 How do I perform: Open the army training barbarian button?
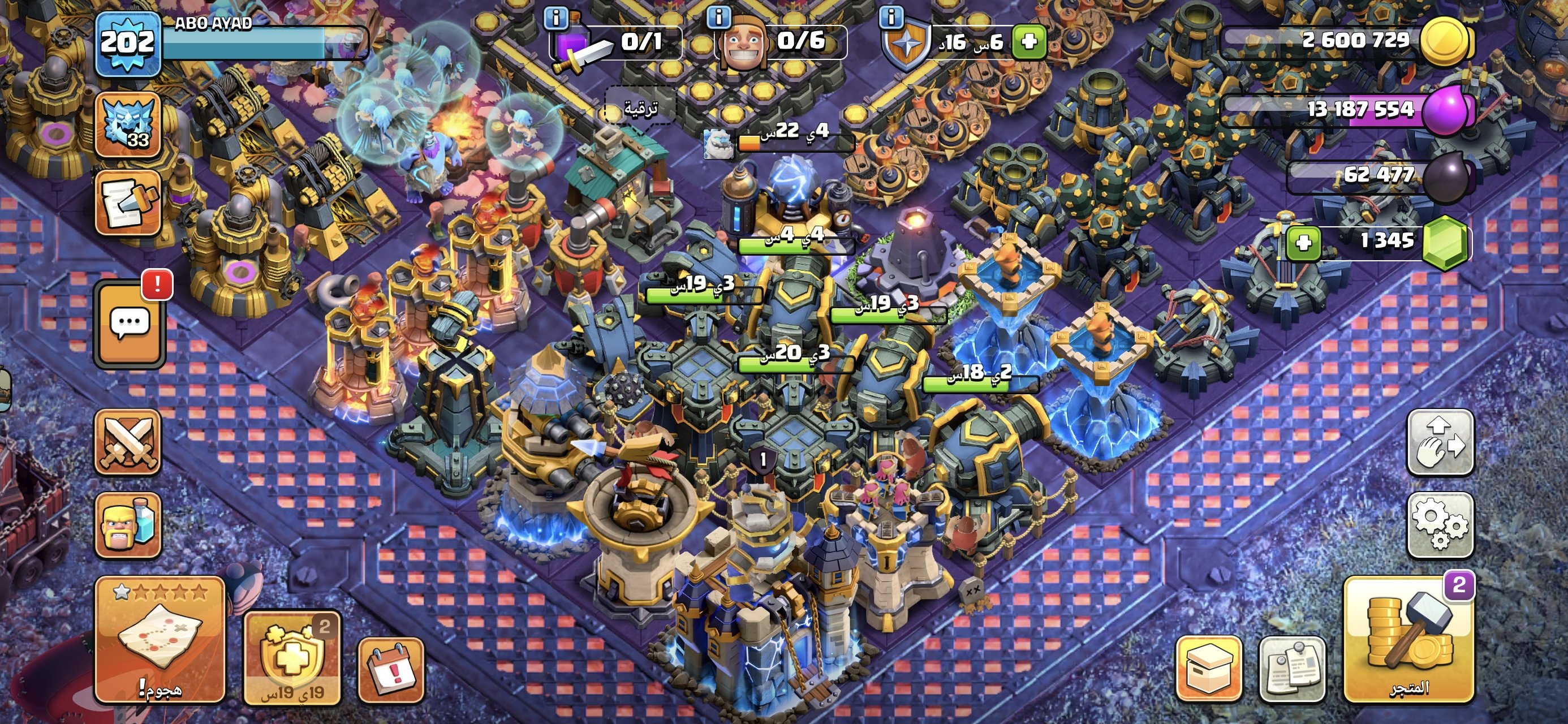[x=128, y=524]
